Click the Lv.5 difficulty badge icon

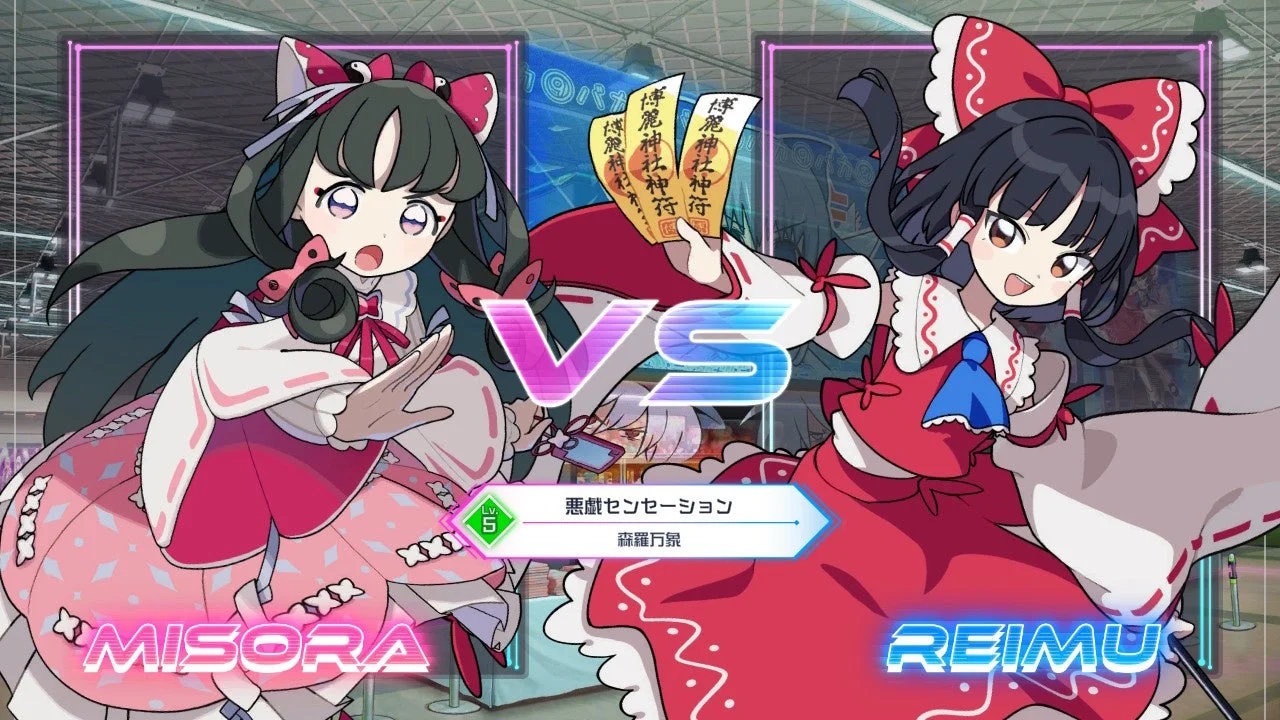coord(489,519)
